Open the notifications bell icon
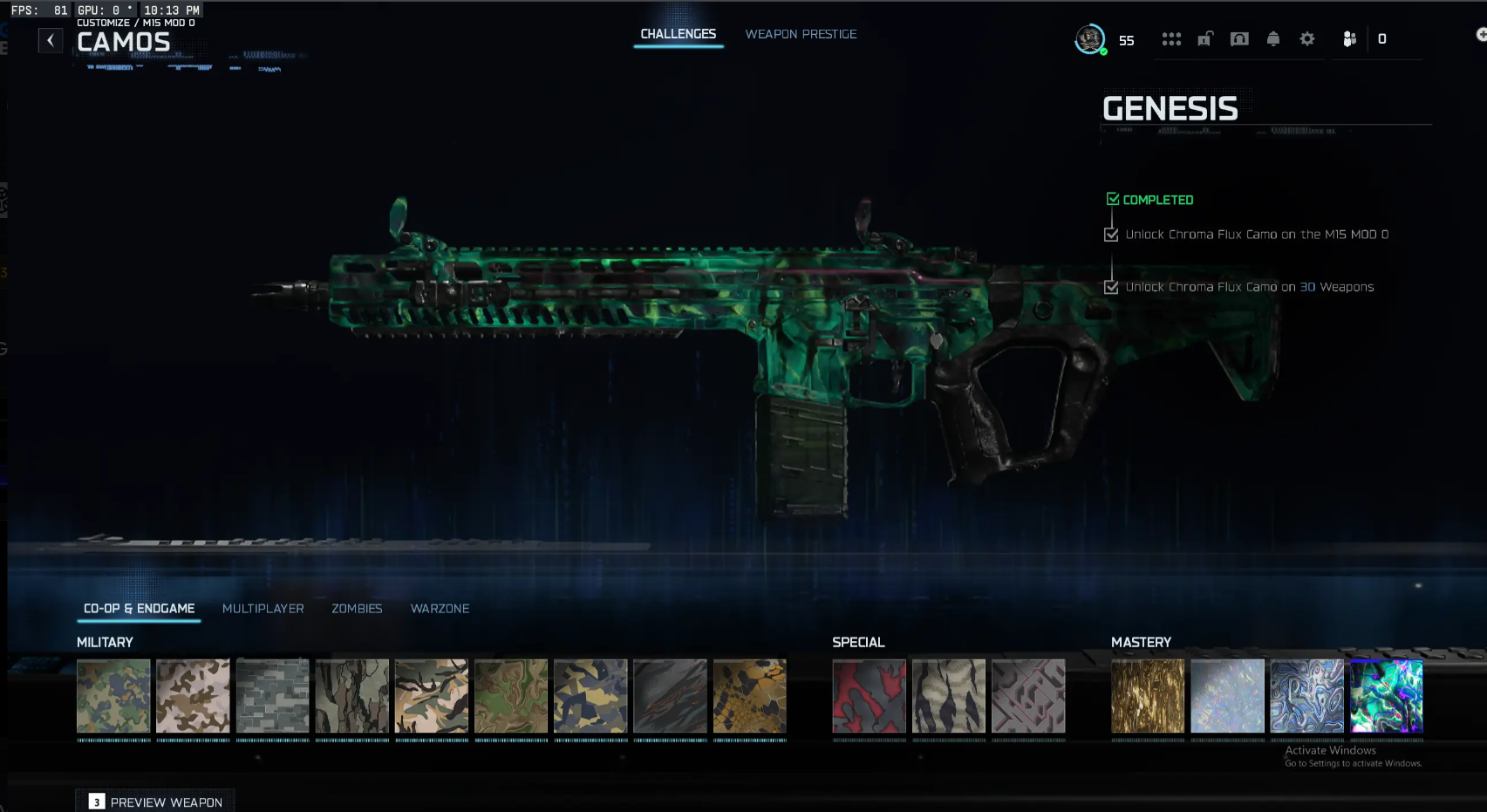The height and width of the screenshot is (812, 1487). tap(1272, 38)
